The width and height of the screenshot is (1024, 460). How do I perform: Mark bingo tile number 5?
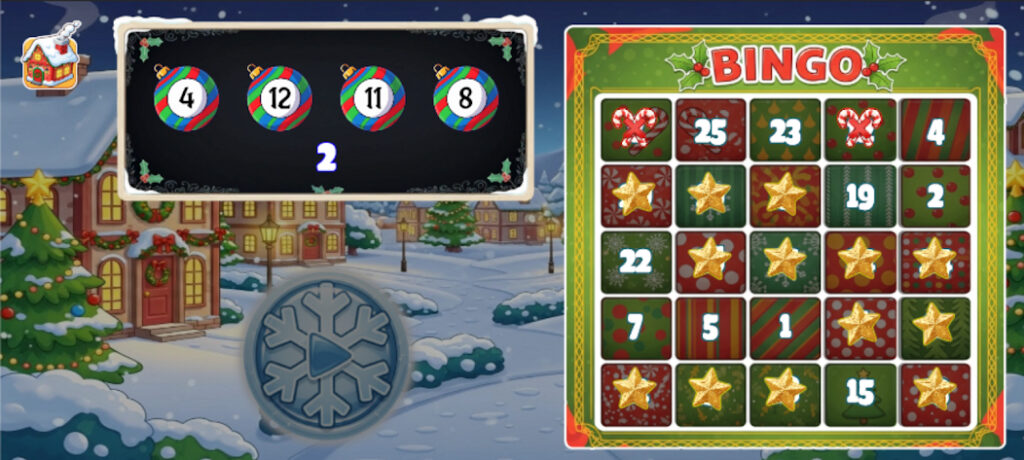click(x=710, y=328)
